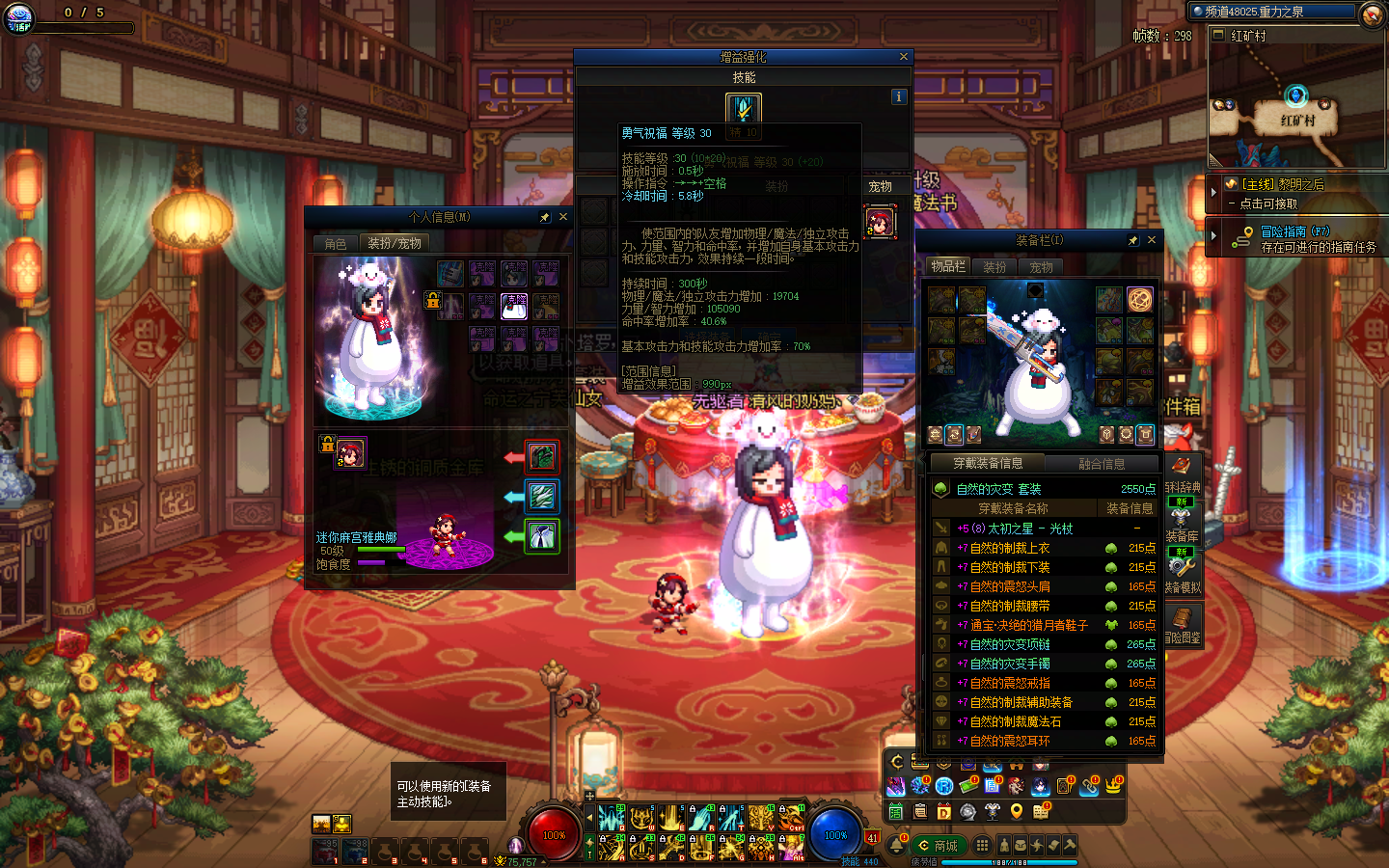The width and height of the screenshot is (1389, 868).
Task: Click the notification bell icon
Action: [897, 846]
